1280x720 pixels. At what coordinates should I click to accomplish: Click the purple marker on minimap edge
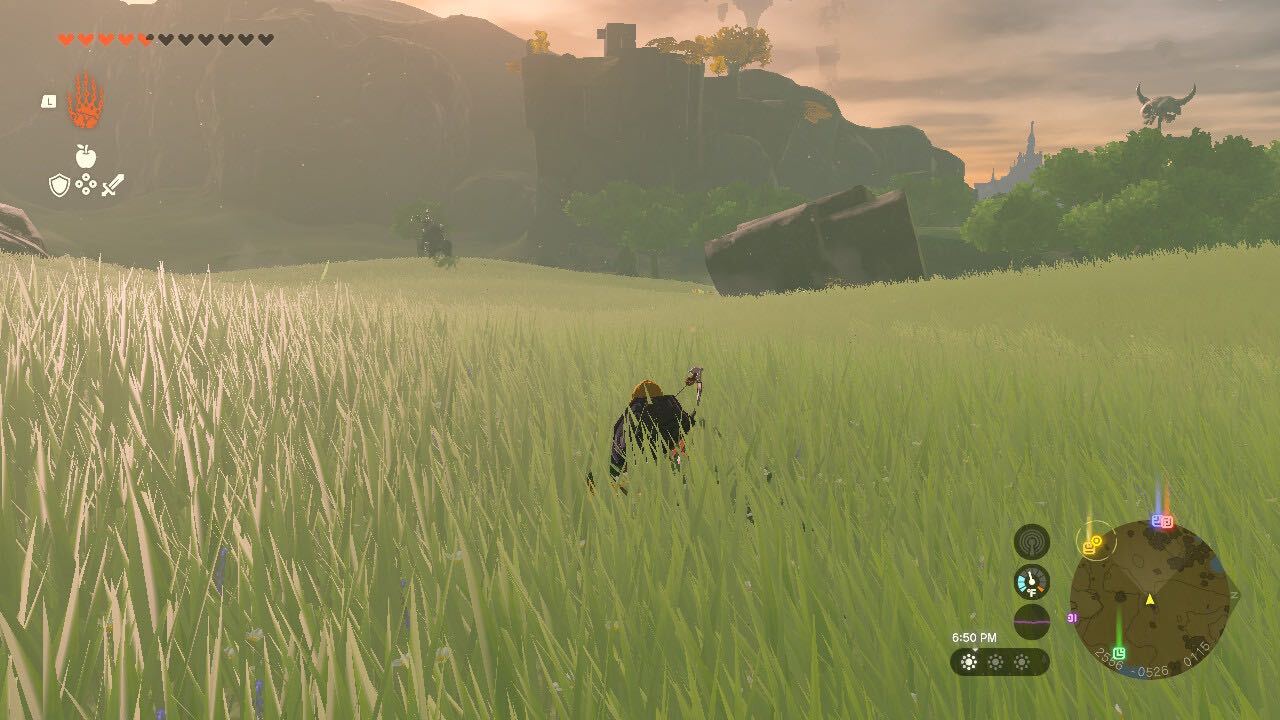pyautogui.click(x=1073, y=618)
